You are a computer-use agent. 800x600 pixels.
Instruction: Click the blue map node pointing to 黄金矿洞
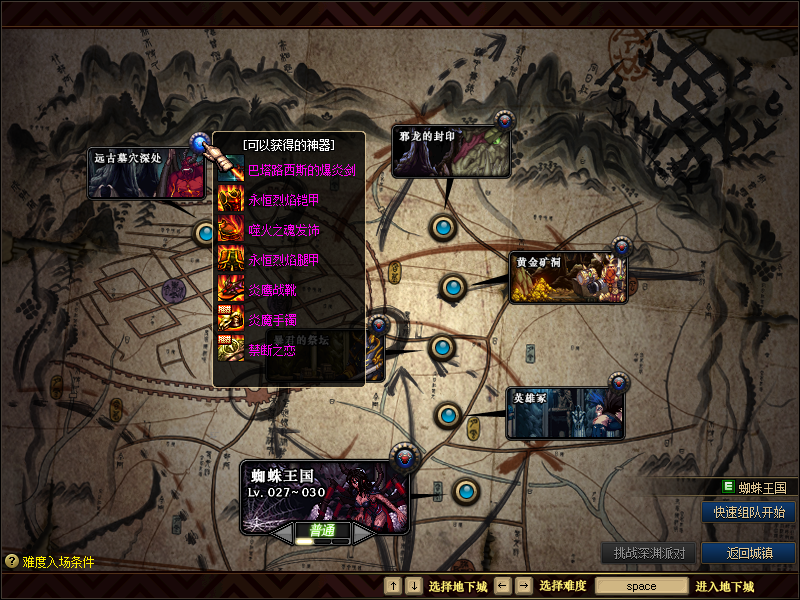453,288
